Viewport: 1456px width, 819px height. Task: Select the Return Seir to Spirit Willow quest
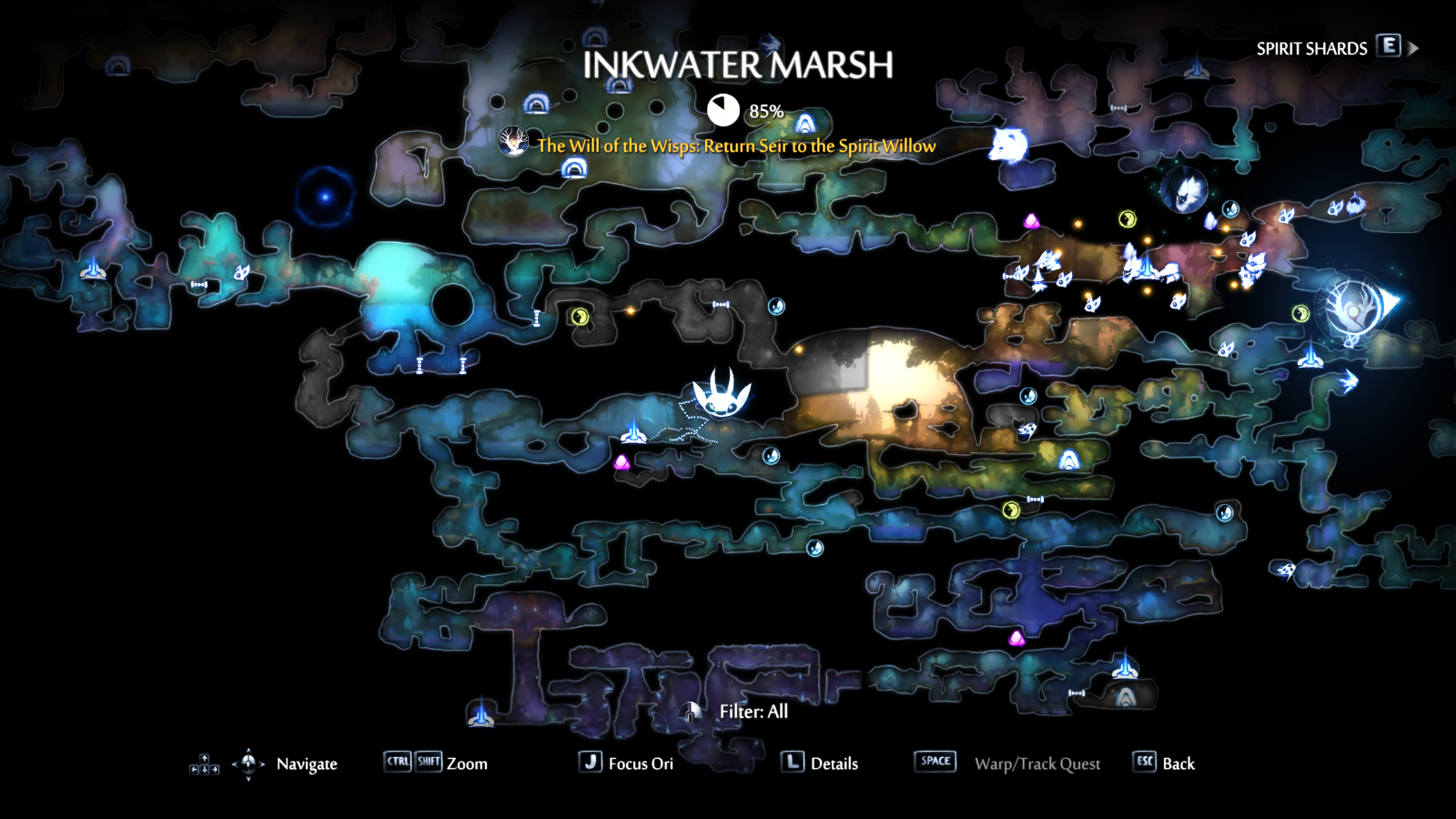coord(734,145)
